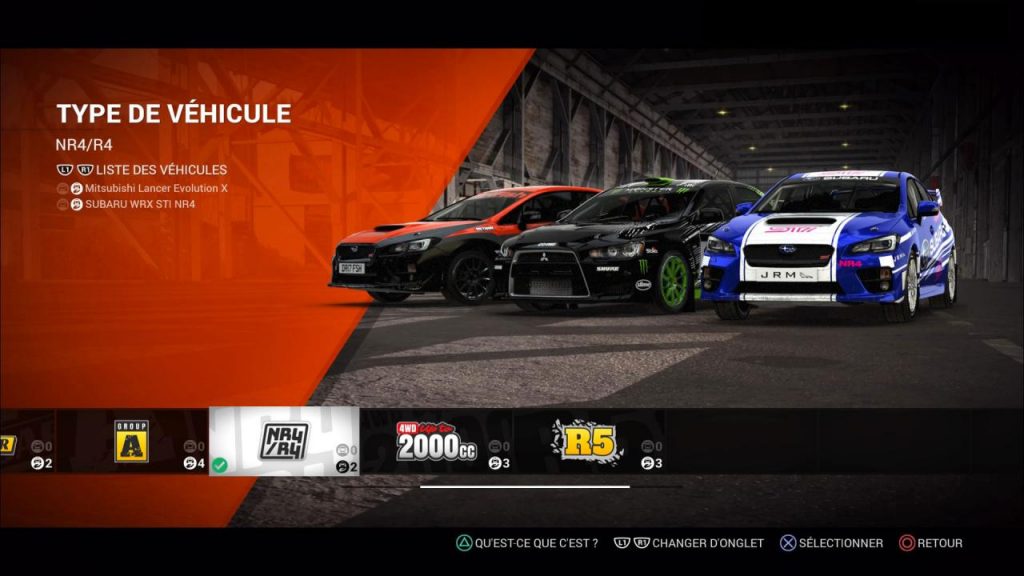Pick SUBARU WRX STI NR4 list entry
The width and height of the screenshot is (1024, 576).
[x=140, y=204]
